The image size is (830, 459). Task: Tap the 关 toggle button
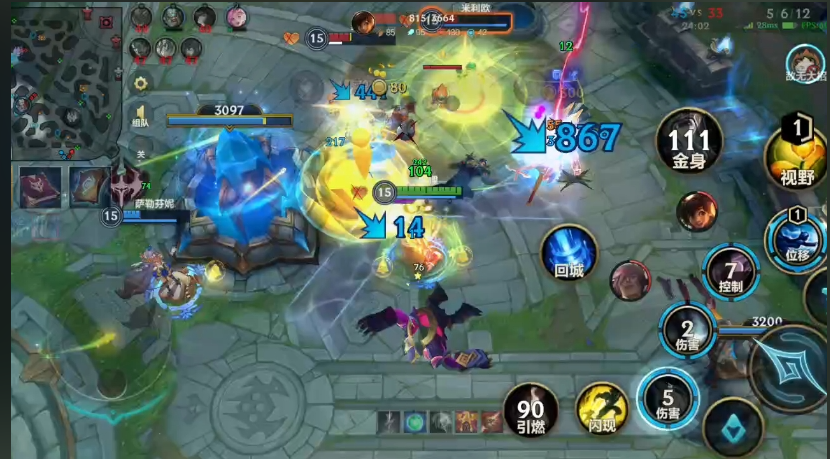pos(141,154)
